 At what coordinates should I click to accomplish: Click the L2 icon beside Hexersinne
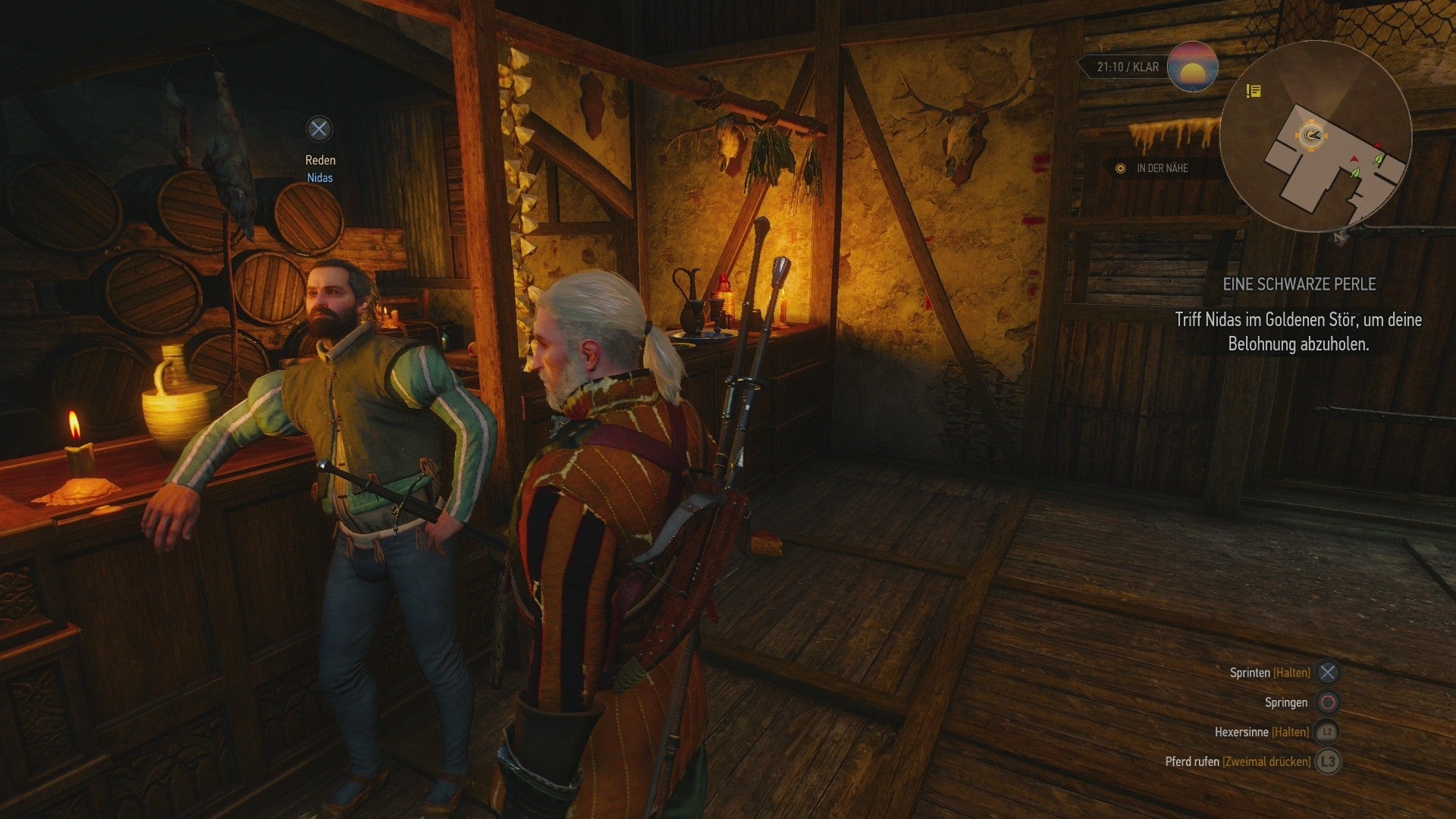click(x=1327, y=733)
